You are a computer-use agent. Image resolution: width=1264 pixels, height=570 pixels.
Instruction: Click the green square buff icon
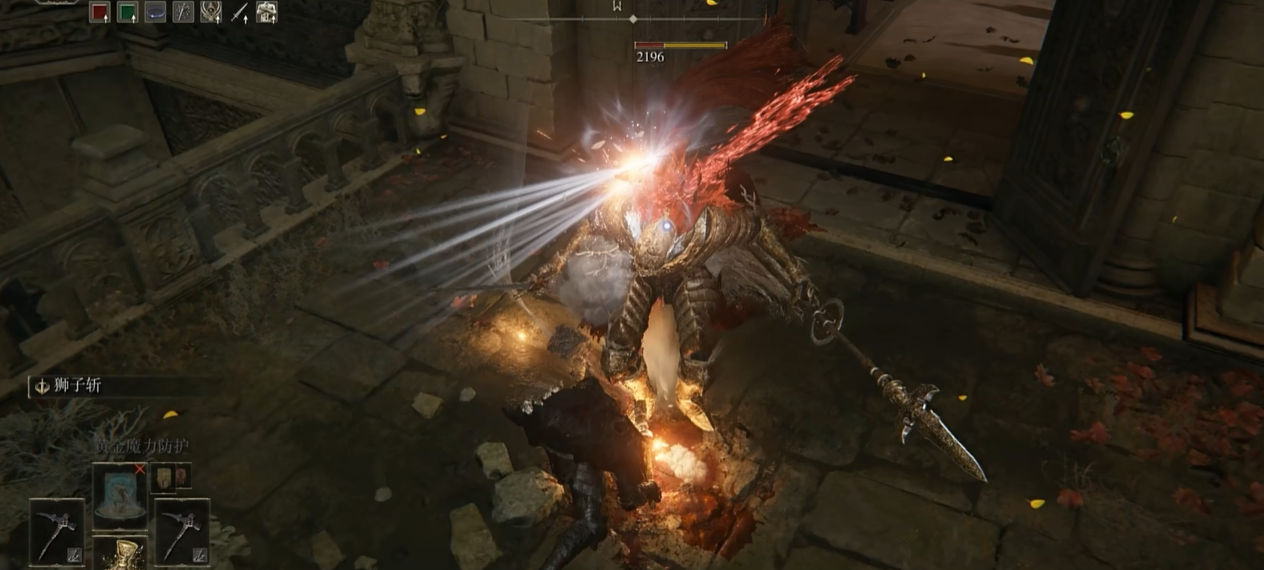128,12
